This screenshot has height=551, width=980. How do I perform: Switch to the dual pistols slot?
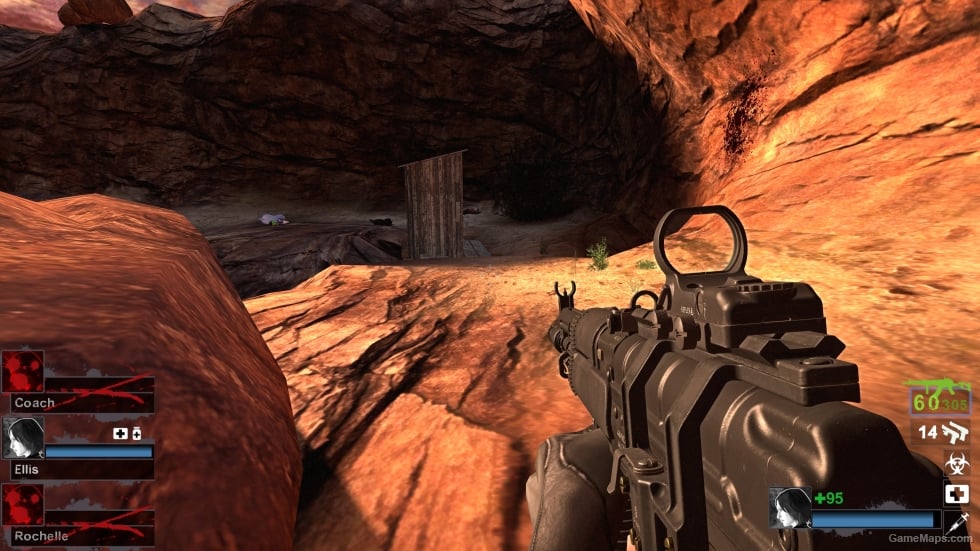click(956, 433)
